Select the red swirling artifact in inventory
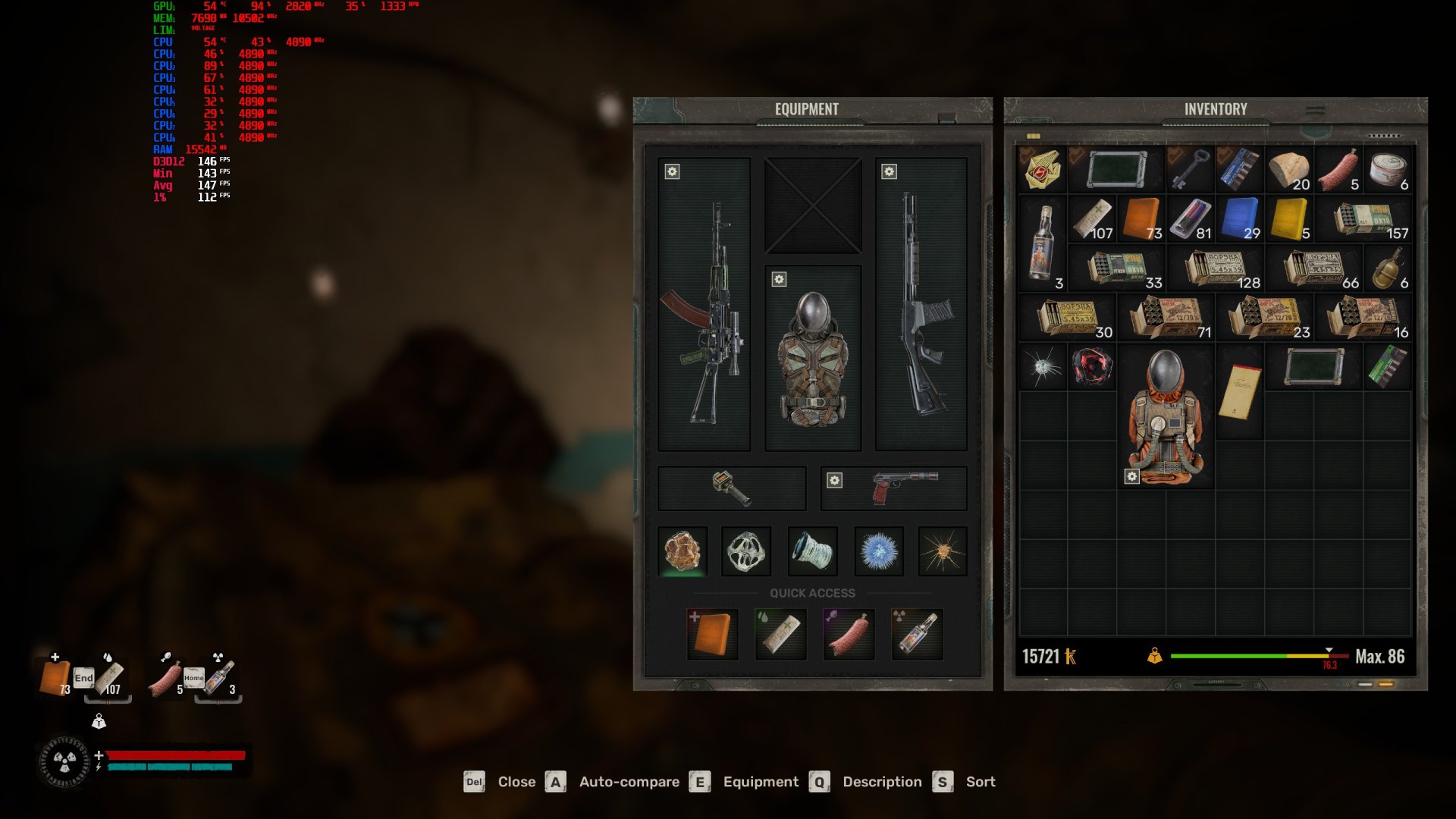Viewport: 1456px width, 819px height. click(x=1092, y=367)
